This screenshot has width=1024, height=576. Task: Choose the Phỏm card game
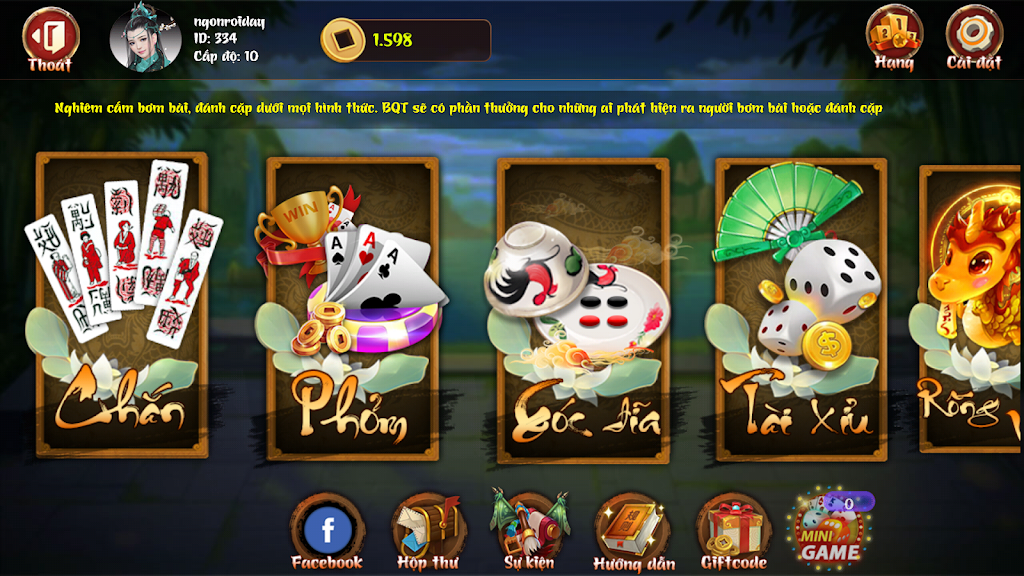(352, 307)
